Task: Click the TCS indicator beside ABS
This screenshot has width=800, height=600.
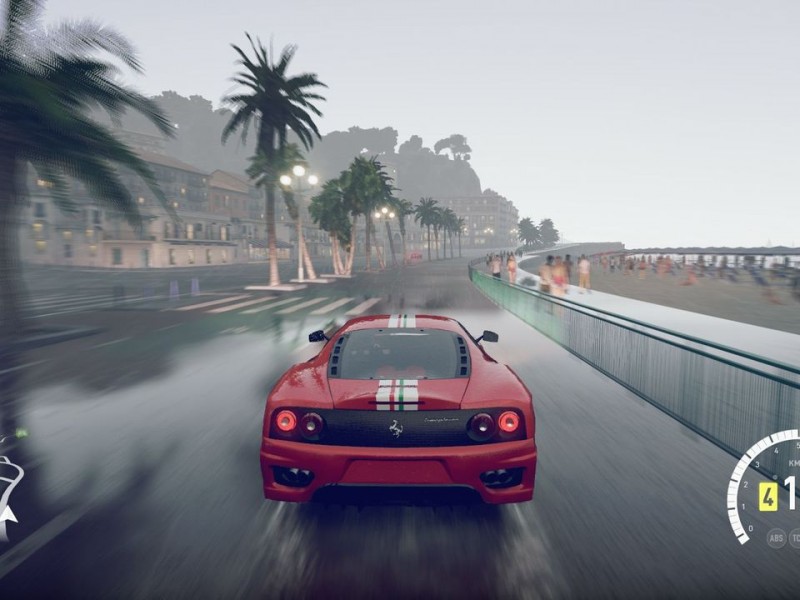Action: (x=795, y=537)
